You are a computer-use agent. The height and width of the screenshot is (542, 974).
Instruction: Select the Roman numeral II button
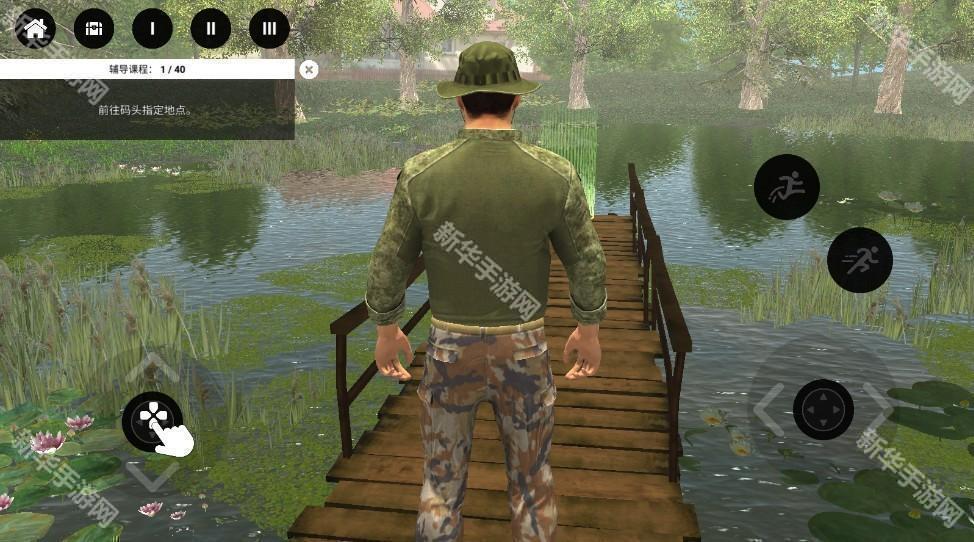(x=211, y=28)
